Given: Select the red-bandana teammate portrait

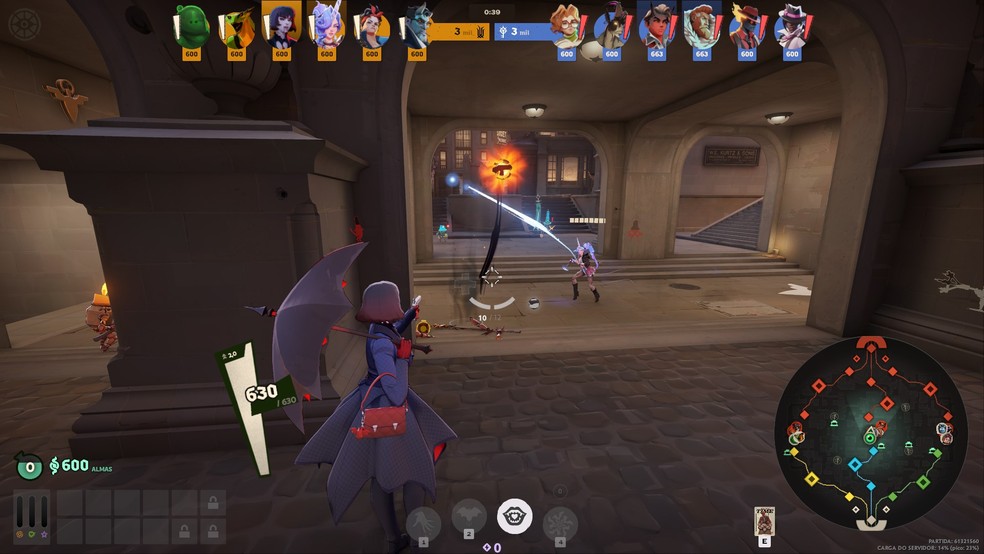Looking at the screenshot, I should [x=371, y=25].
